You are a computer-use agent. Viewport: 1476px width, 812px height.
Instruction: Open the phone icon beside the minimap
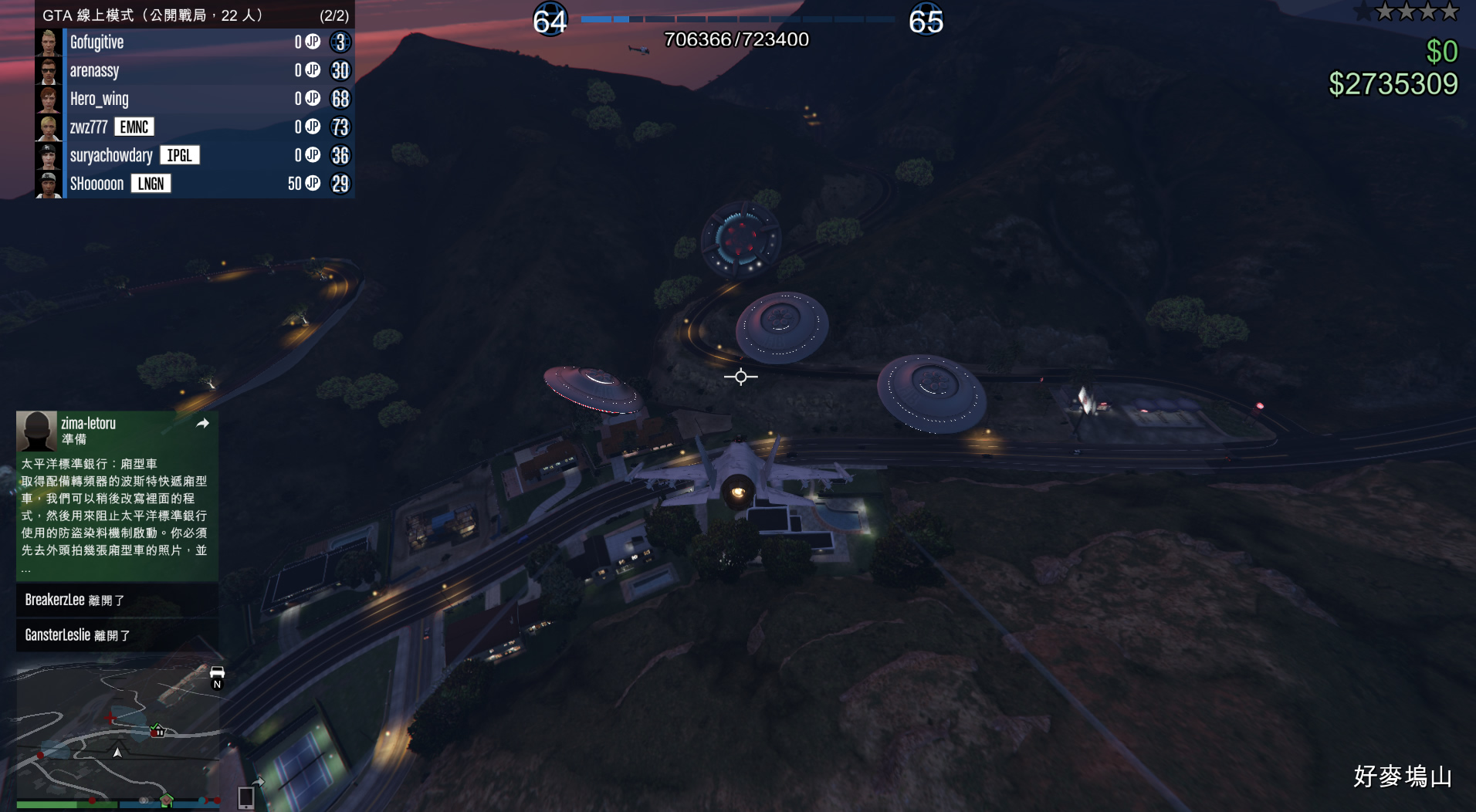pos(246,797)
